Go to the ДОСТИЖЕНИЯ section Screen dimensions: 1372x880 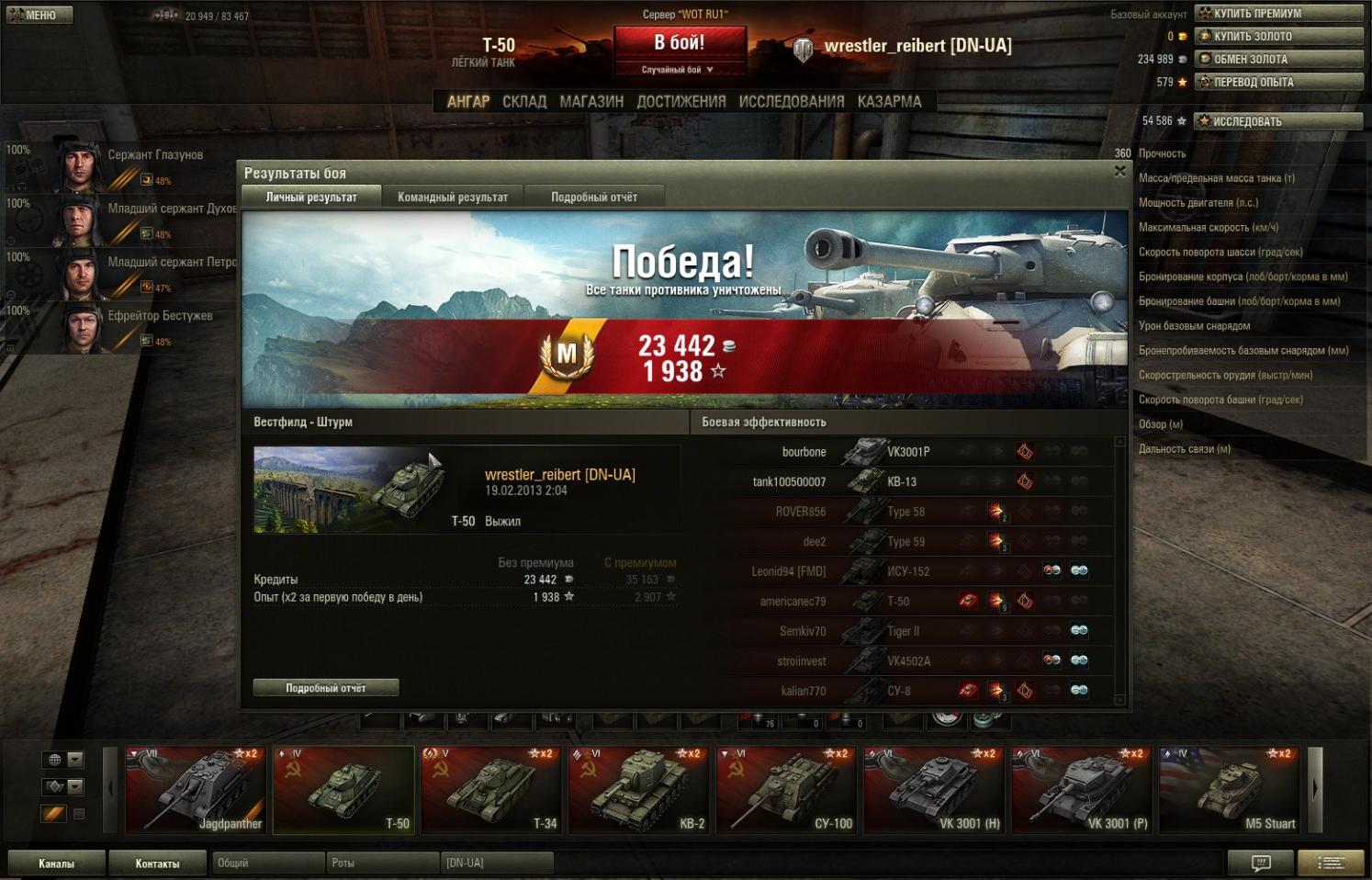681,101
